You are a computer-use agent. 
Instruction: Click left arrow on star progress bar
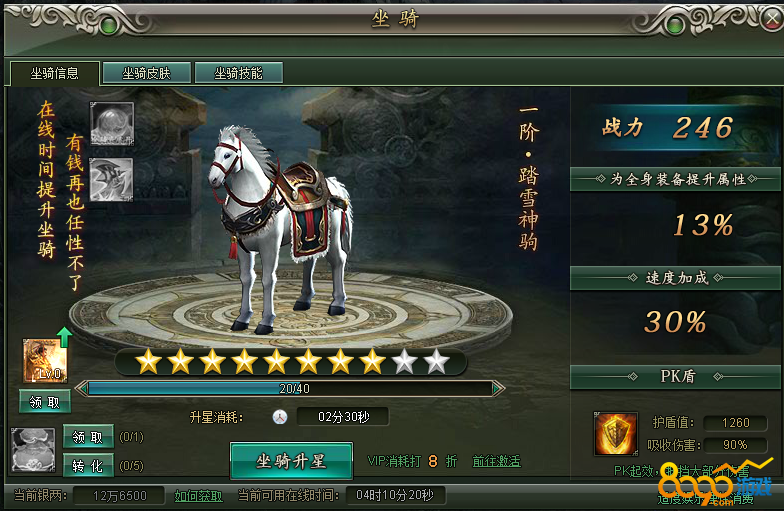[x=84, y=388]
